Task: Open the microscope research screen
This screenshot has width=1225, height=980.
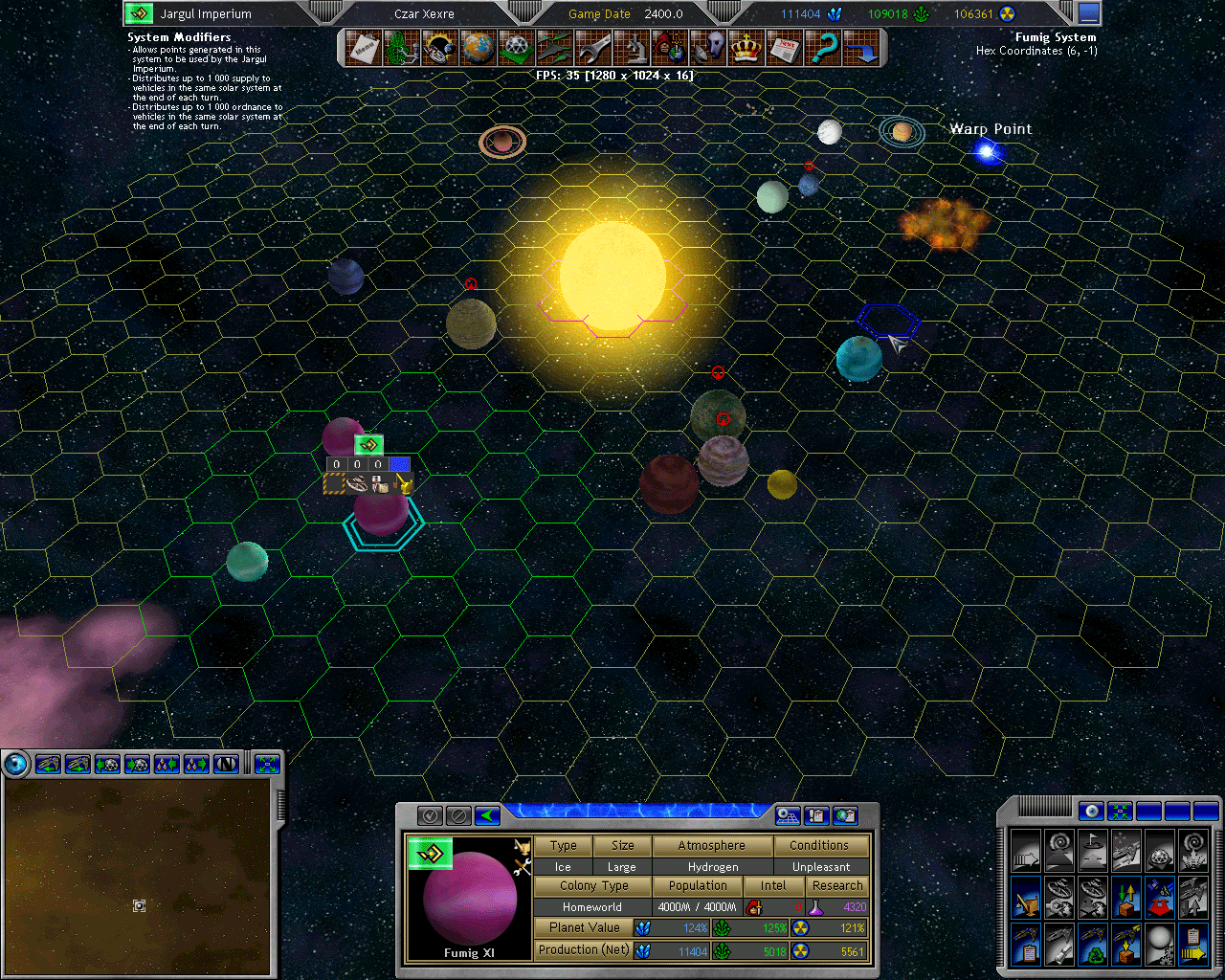Action: [x=633, y=48]
